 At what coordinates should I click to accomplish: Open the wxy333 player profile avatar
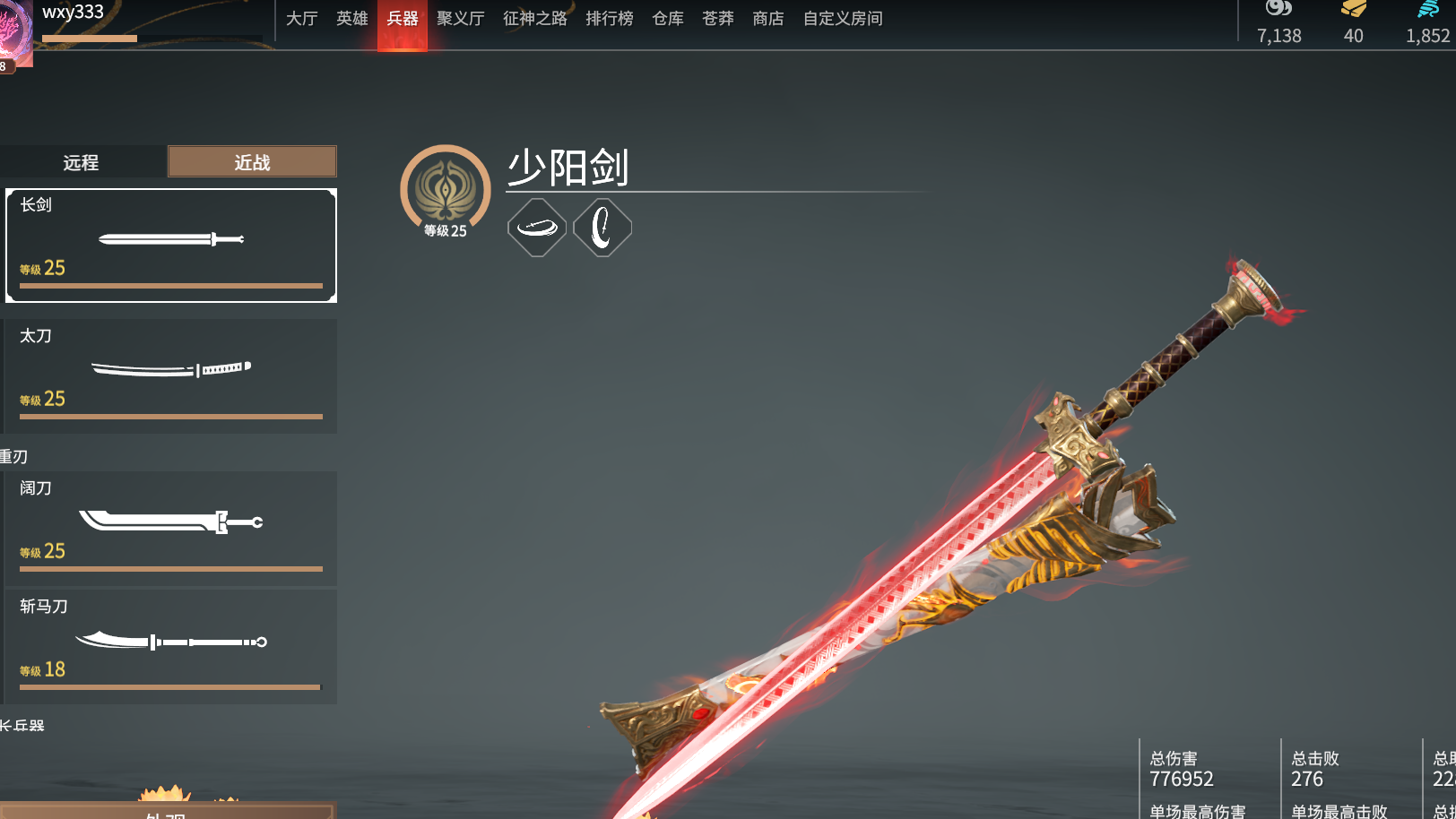15,33
